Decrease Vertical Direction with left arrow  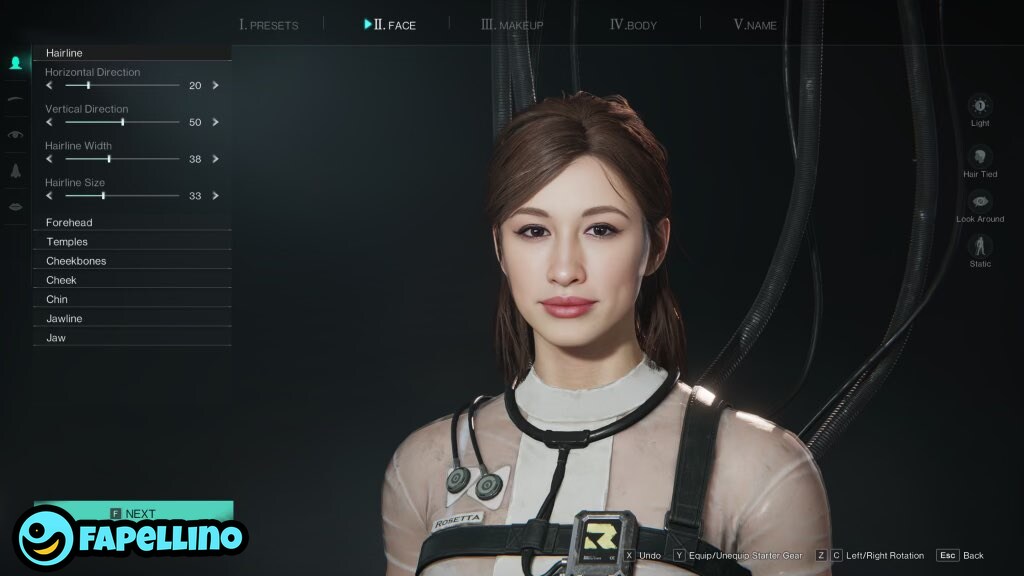[x=50, y=122]
